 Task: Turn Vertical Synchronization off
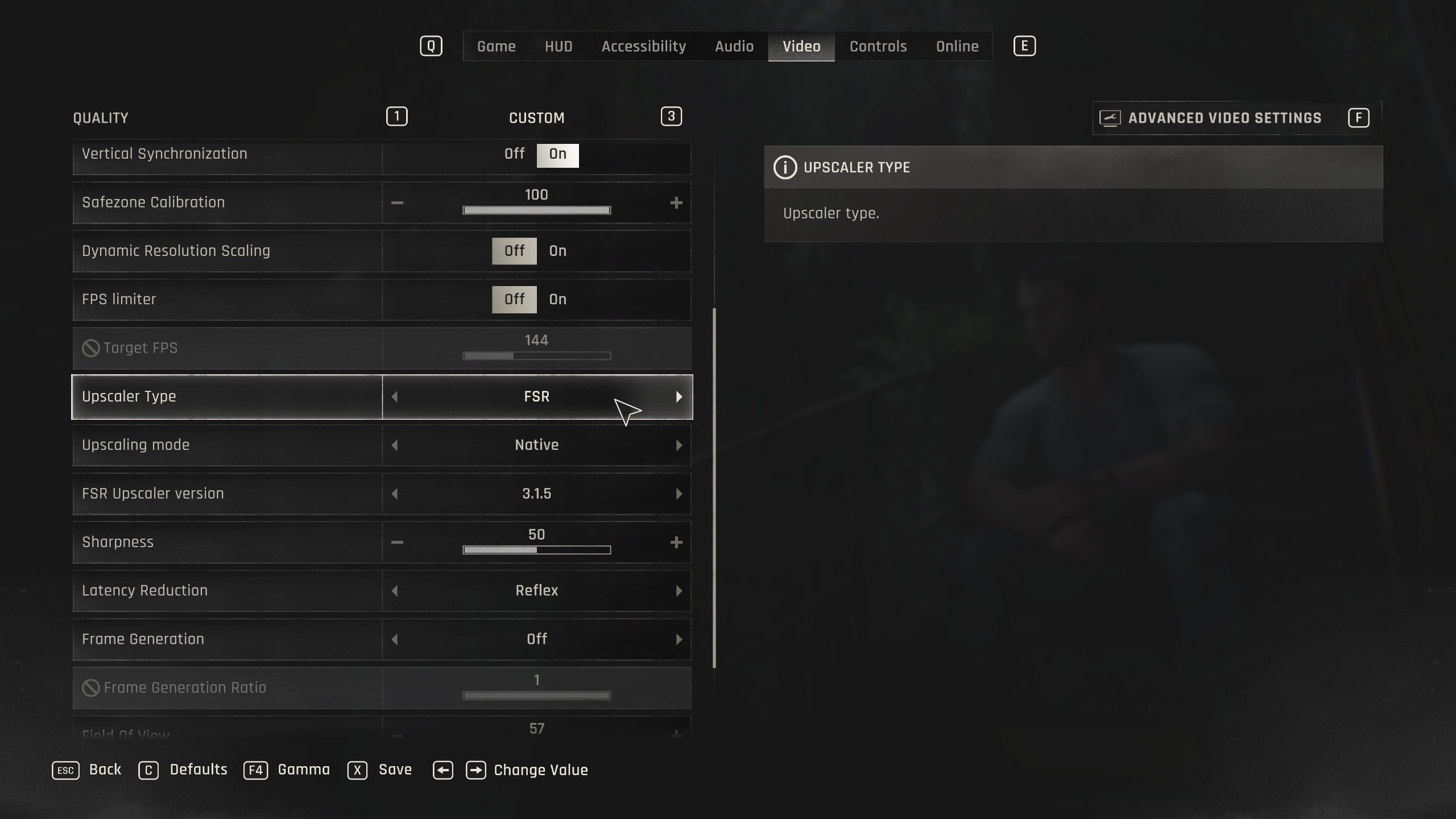tap(514, 154)
